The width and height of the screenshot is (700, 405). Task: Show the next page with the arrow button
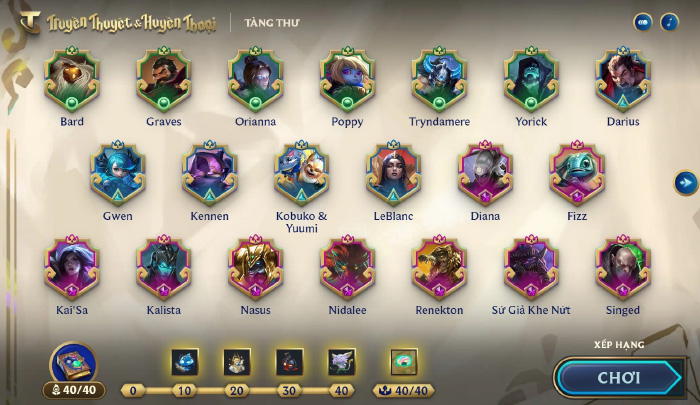point(685,182)
